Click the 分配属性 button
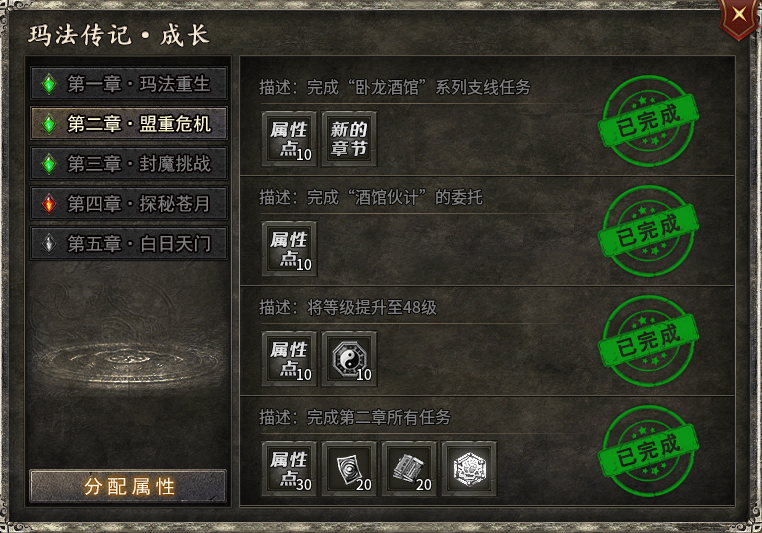Image resolution: width=762 pixels, height=533 pixels. [128, 487]
